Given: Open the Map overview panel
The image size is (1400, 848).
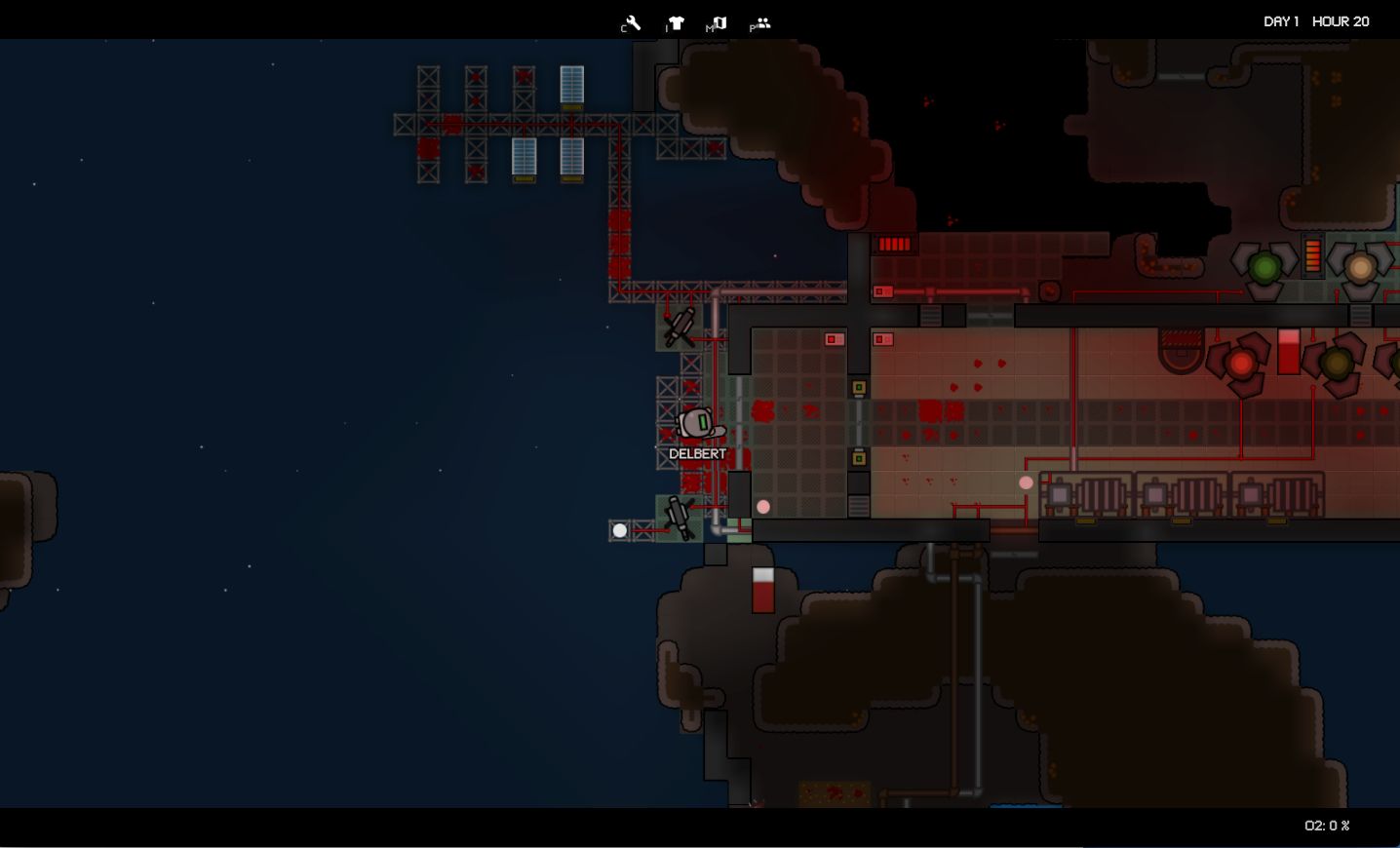Looking at the screenshot, I should pyautogui.click(x=719, y=19).
